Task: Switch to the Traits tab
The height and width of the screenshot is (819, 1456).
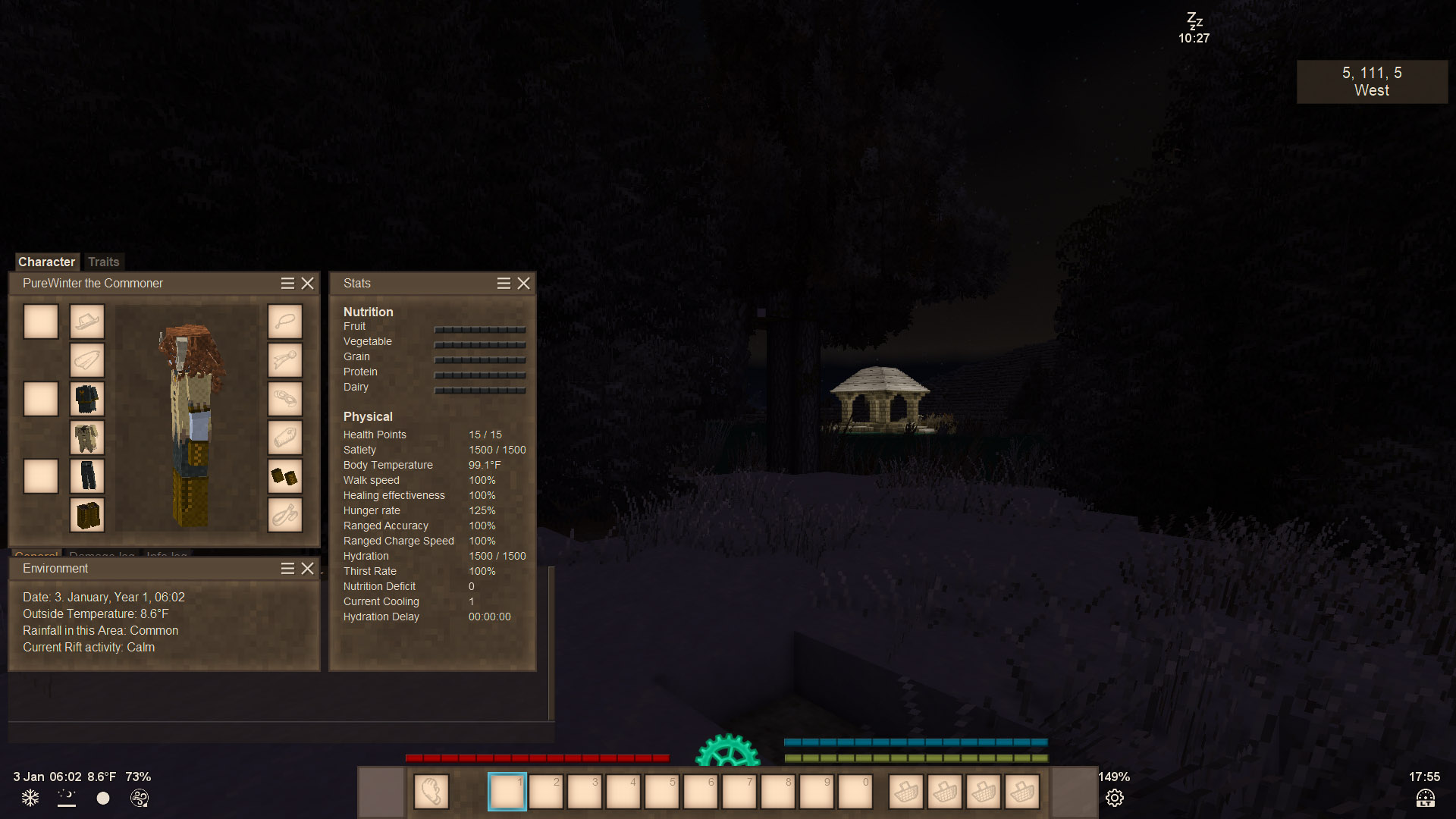Action: click(x=103, y=262)
